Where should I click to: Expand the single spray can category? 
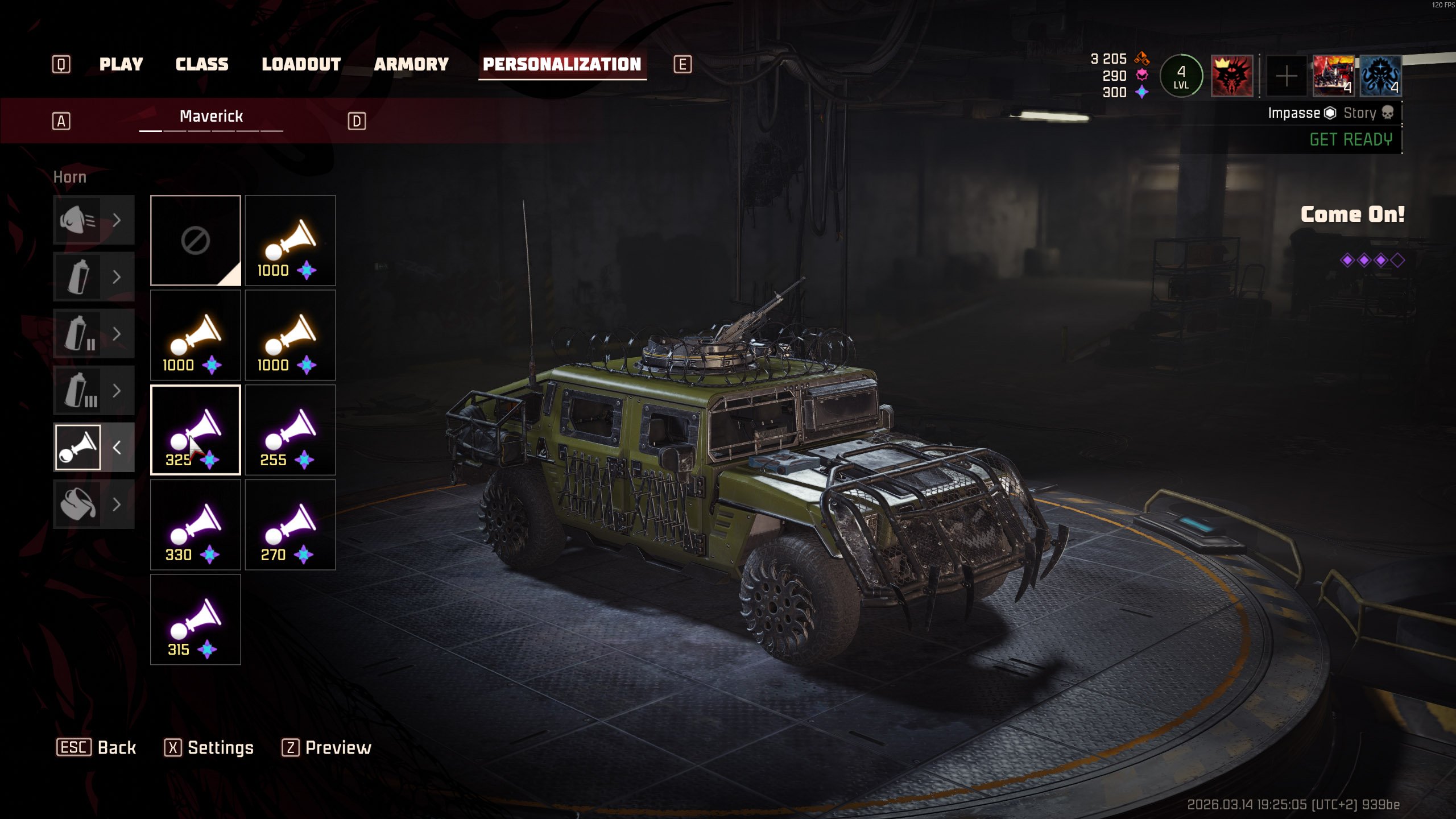93,277
